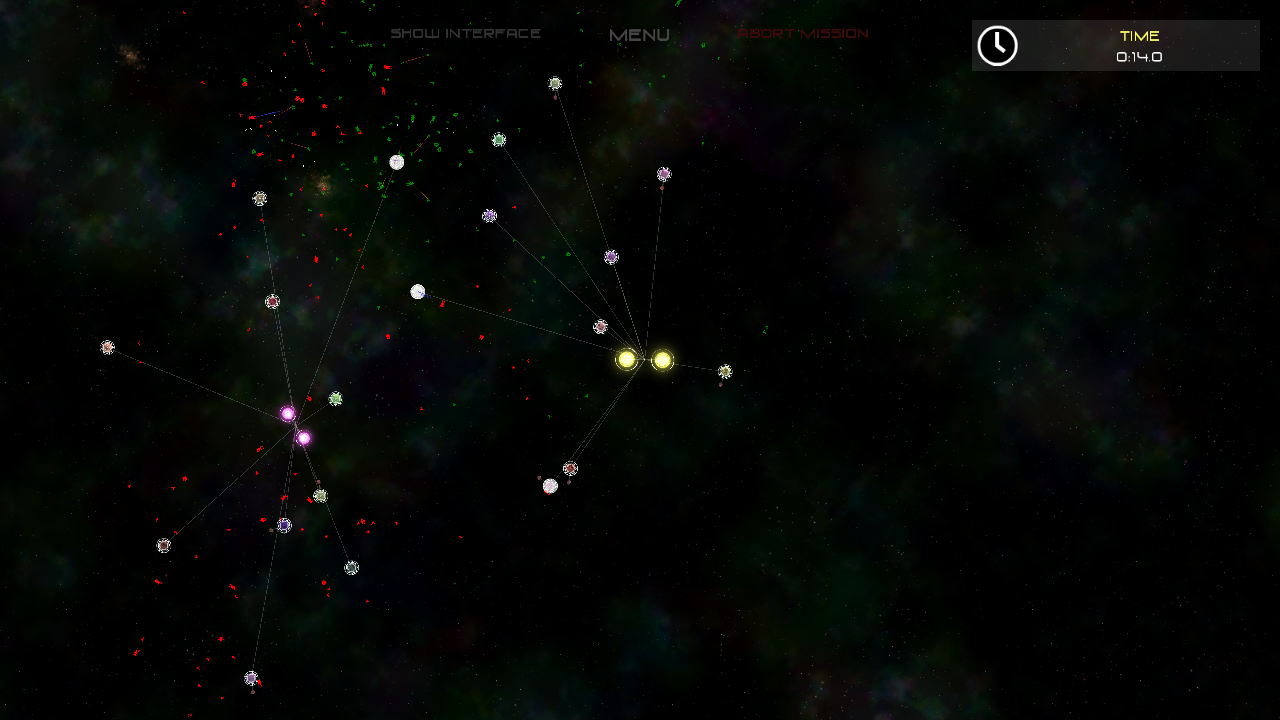Click the small white planet in the center
This screenshot has height=720, width=1280.
click(x=418, y=290)
